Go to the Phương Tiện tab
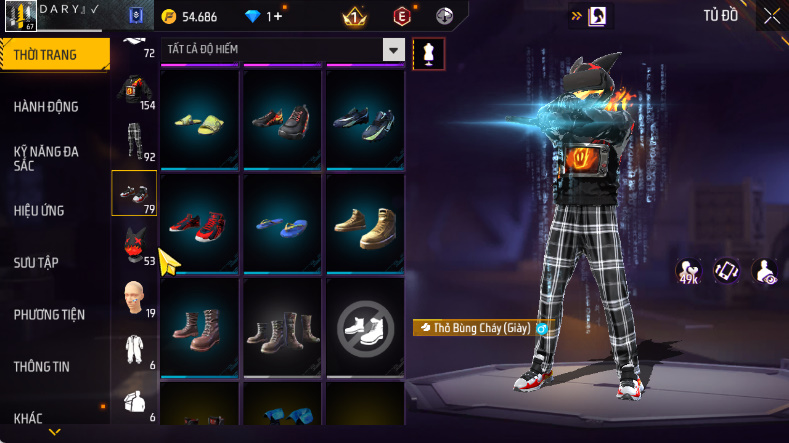The height and width of the screenshot is (443, 789). tap(49, 314)
